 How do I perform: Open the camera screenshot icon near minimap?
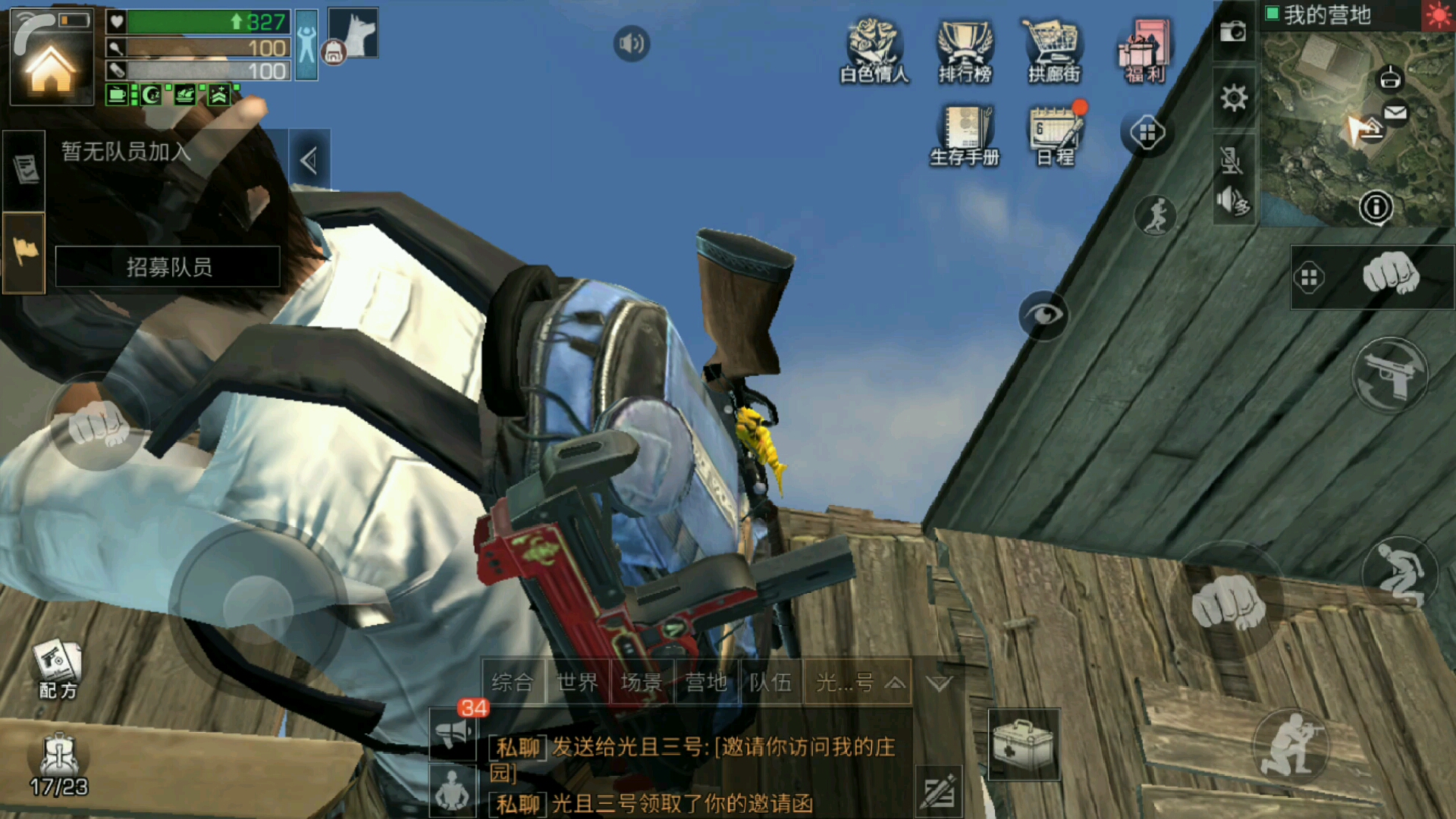pos(1235,30)
